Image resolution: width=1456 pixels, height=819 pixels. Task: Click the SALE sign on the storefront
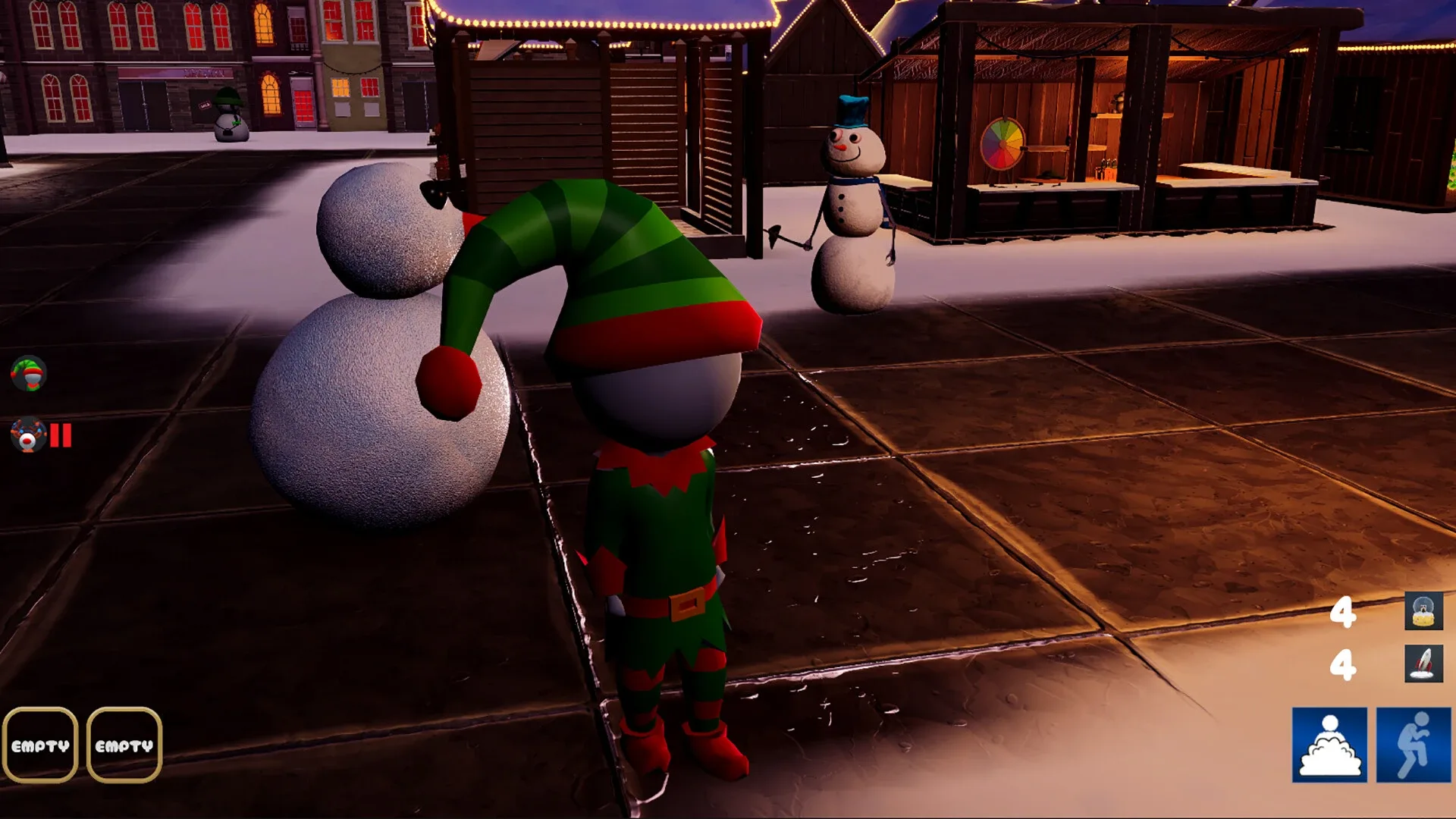pos(205,105)
